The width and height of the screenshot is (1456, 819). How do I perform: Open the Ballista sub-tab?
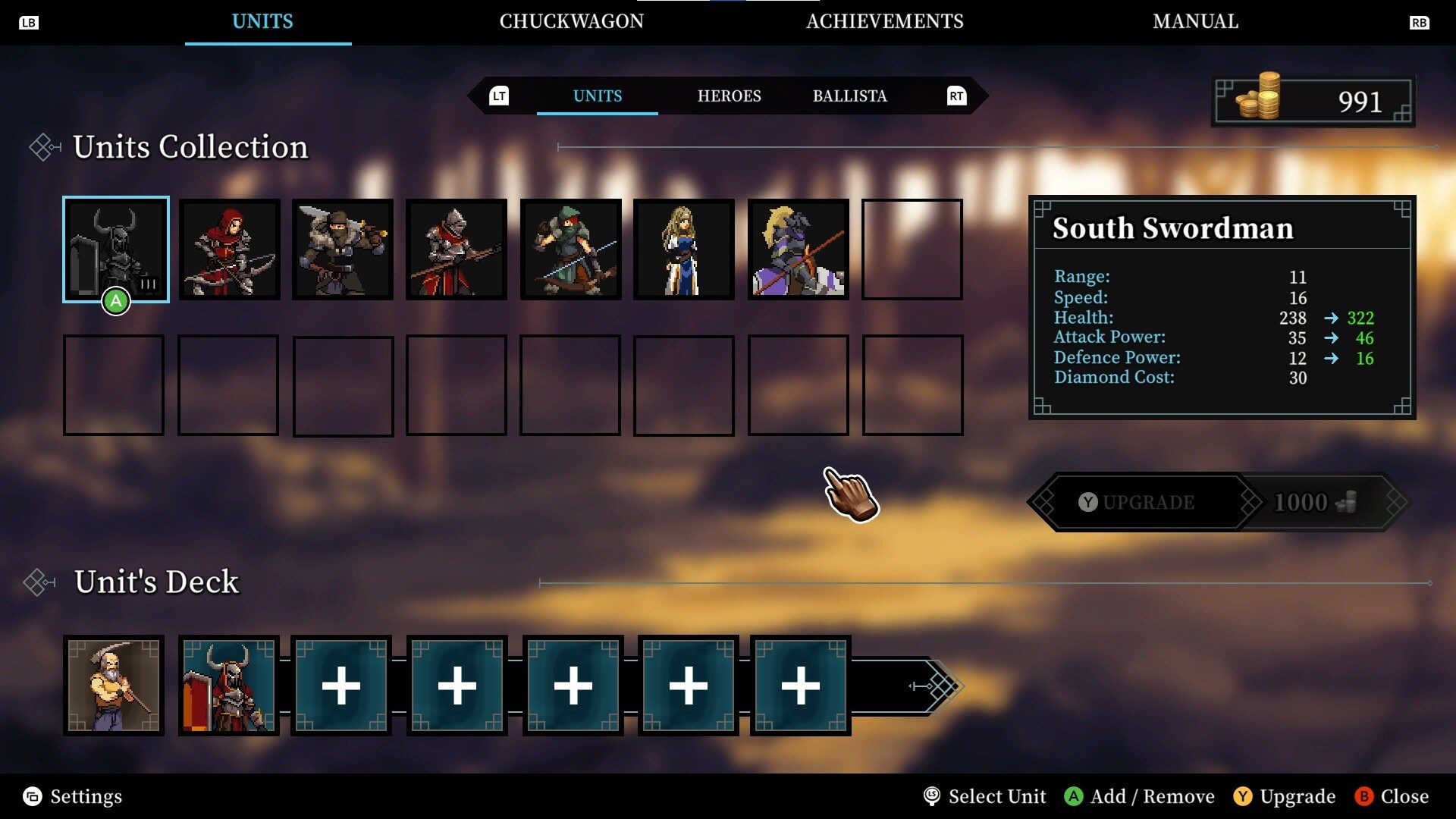pyautogui.click(x=849, y=96)
